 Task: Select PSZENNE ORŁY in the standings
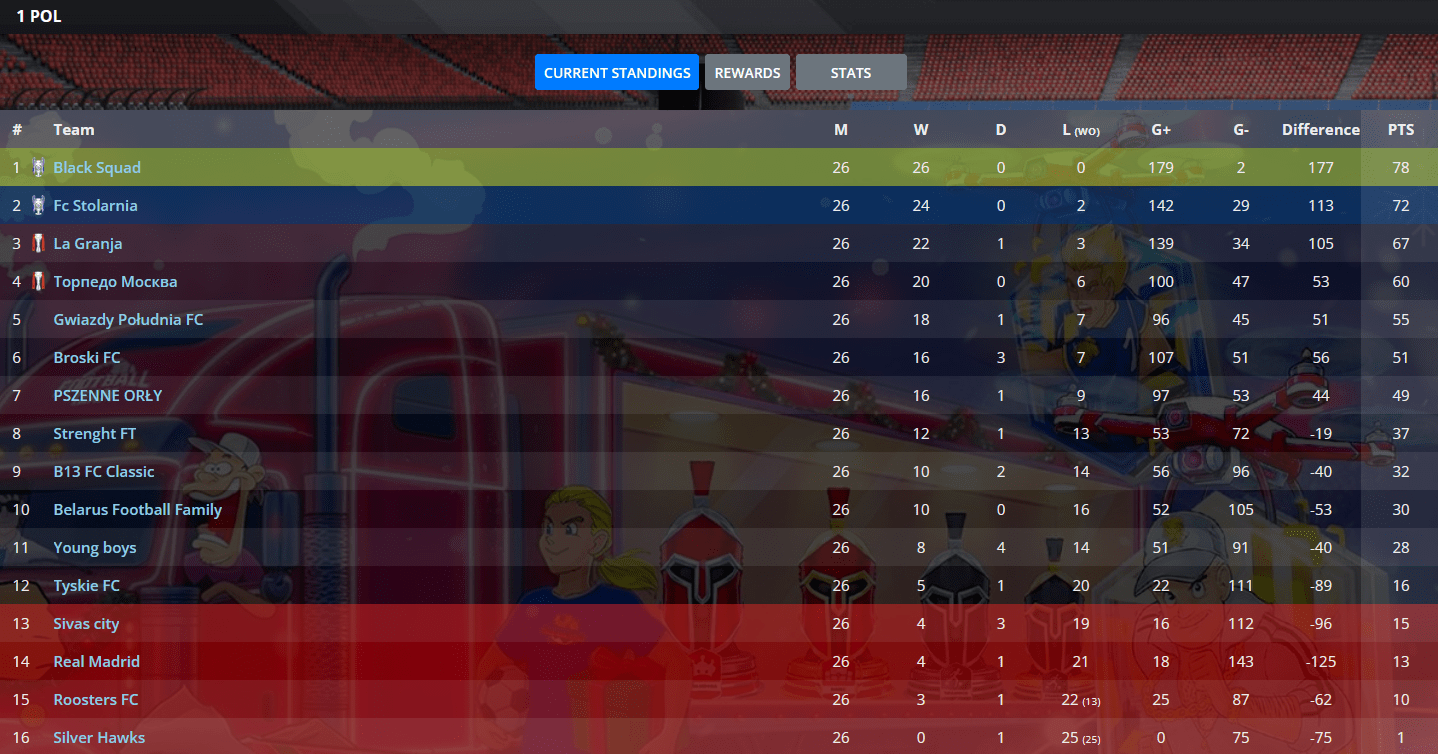tap(107, 396)
